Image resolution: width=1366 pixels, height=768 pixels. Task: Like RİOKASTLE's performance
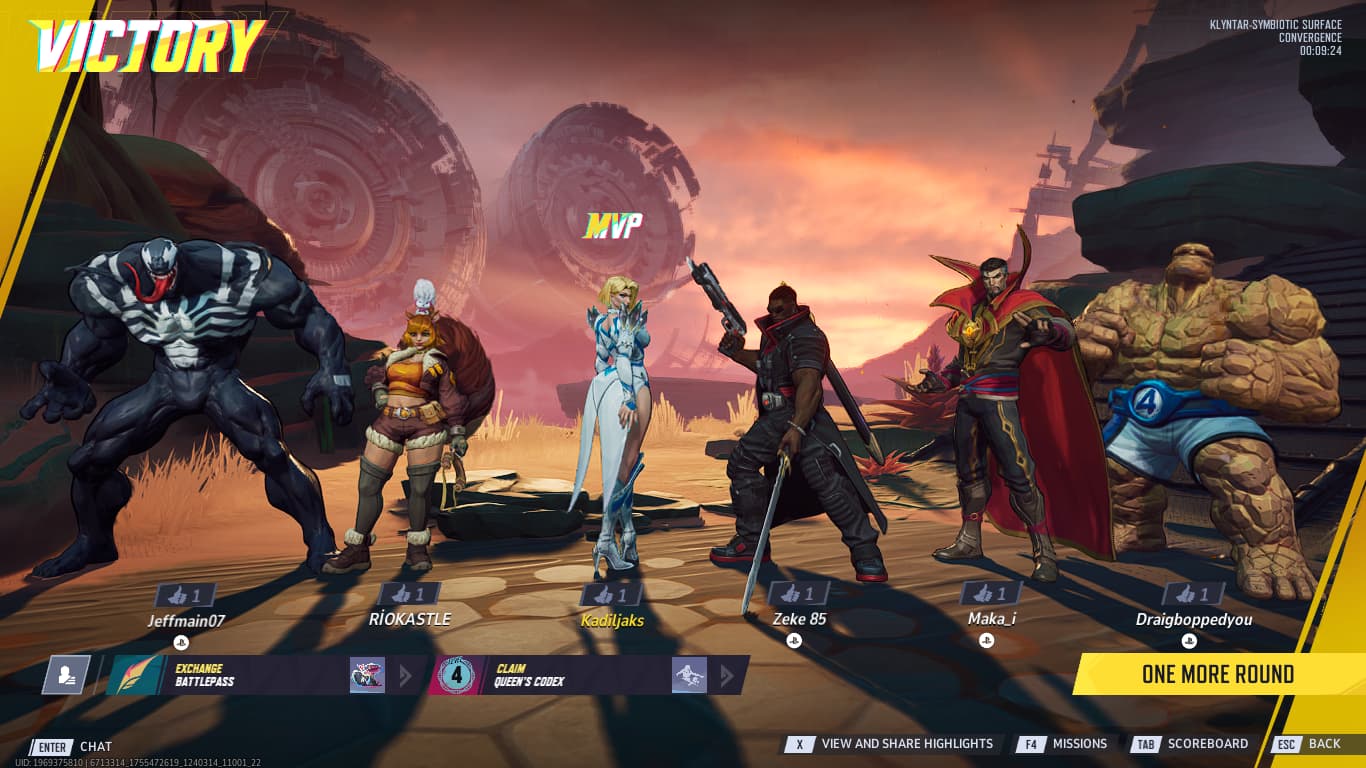coord(410,594)
